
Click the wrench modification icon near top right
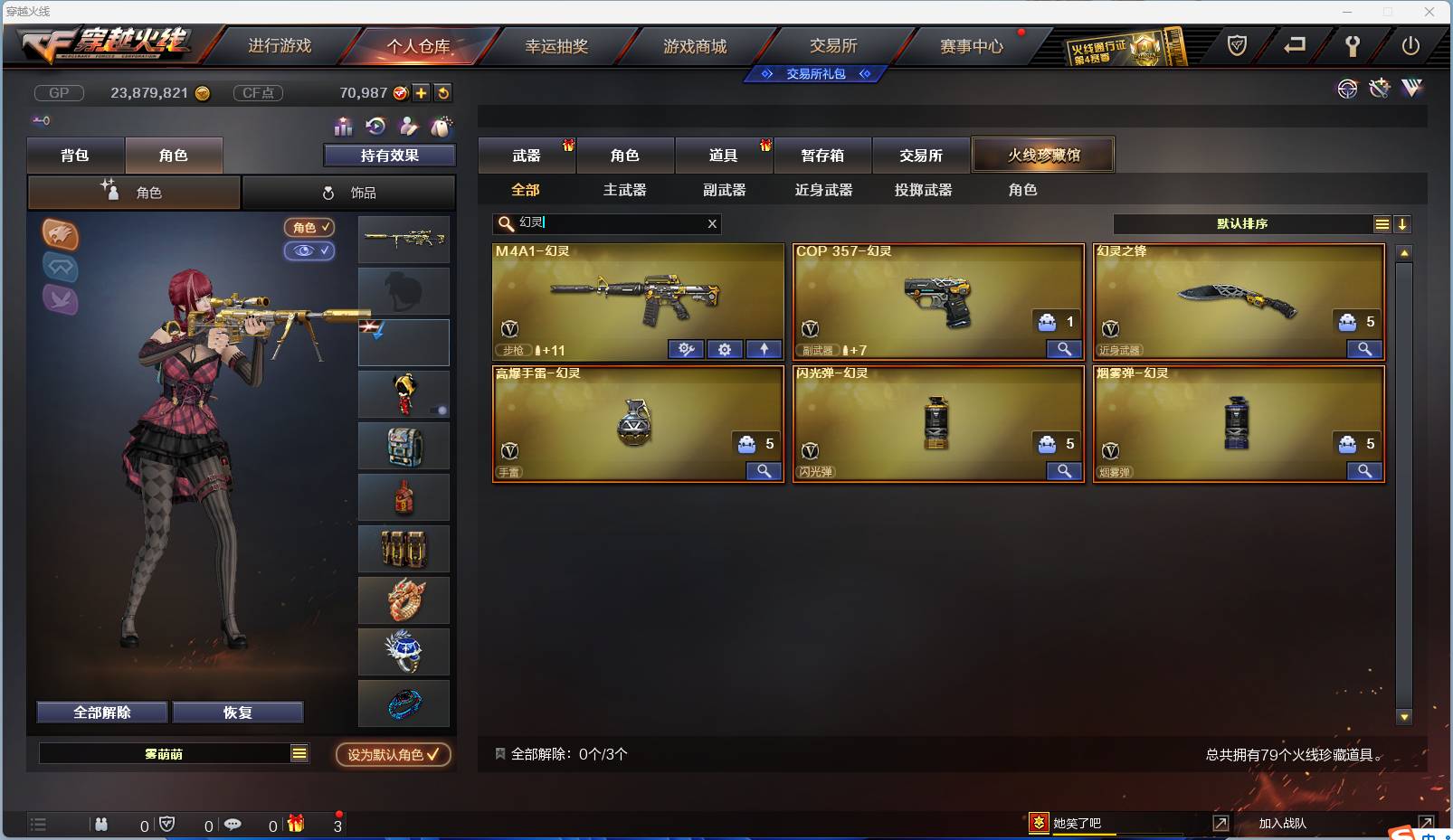[x=1378, y=89]
